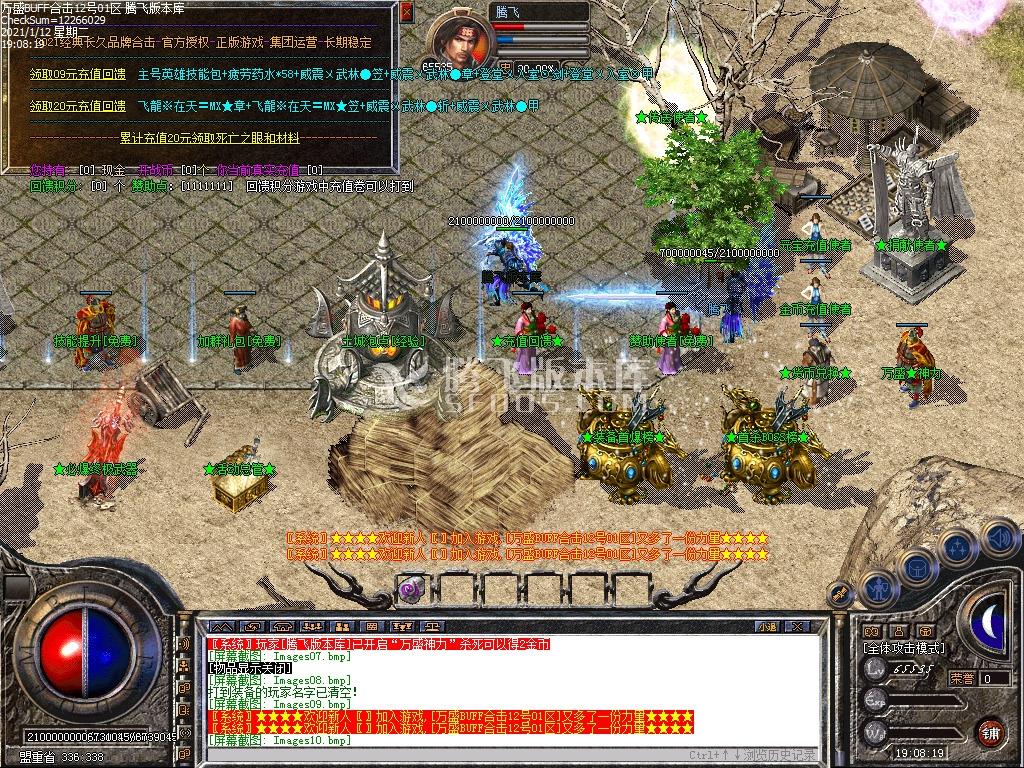Screen dimensions: 1024x768
Task: Switch the 全体攻击模式 attack mode label
Action: click(903, 648)
